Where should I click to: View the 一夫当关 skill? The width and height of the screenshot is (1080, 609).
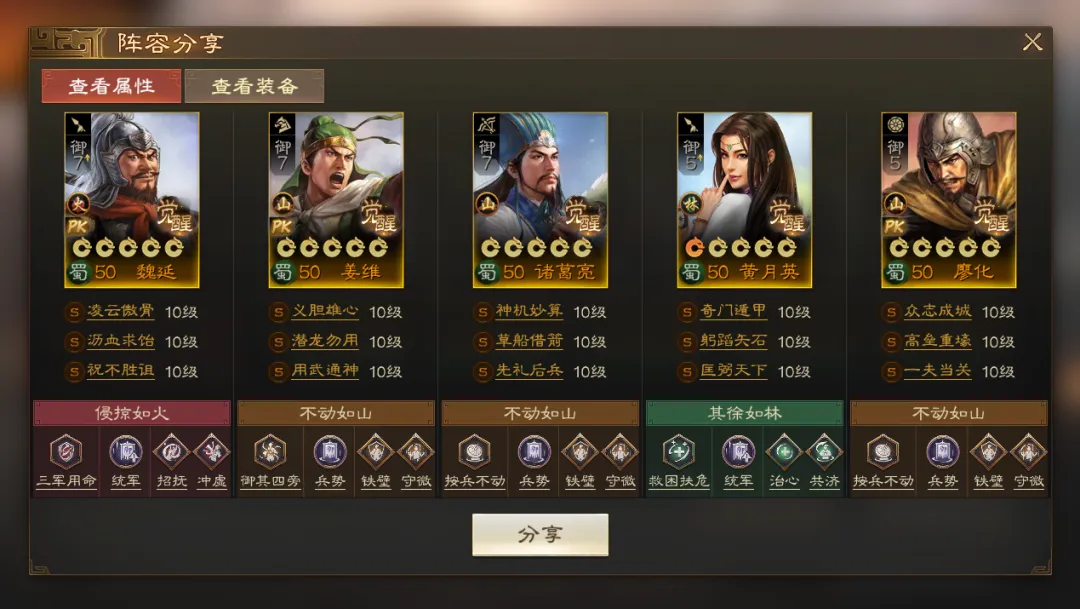tap(937, 372)
